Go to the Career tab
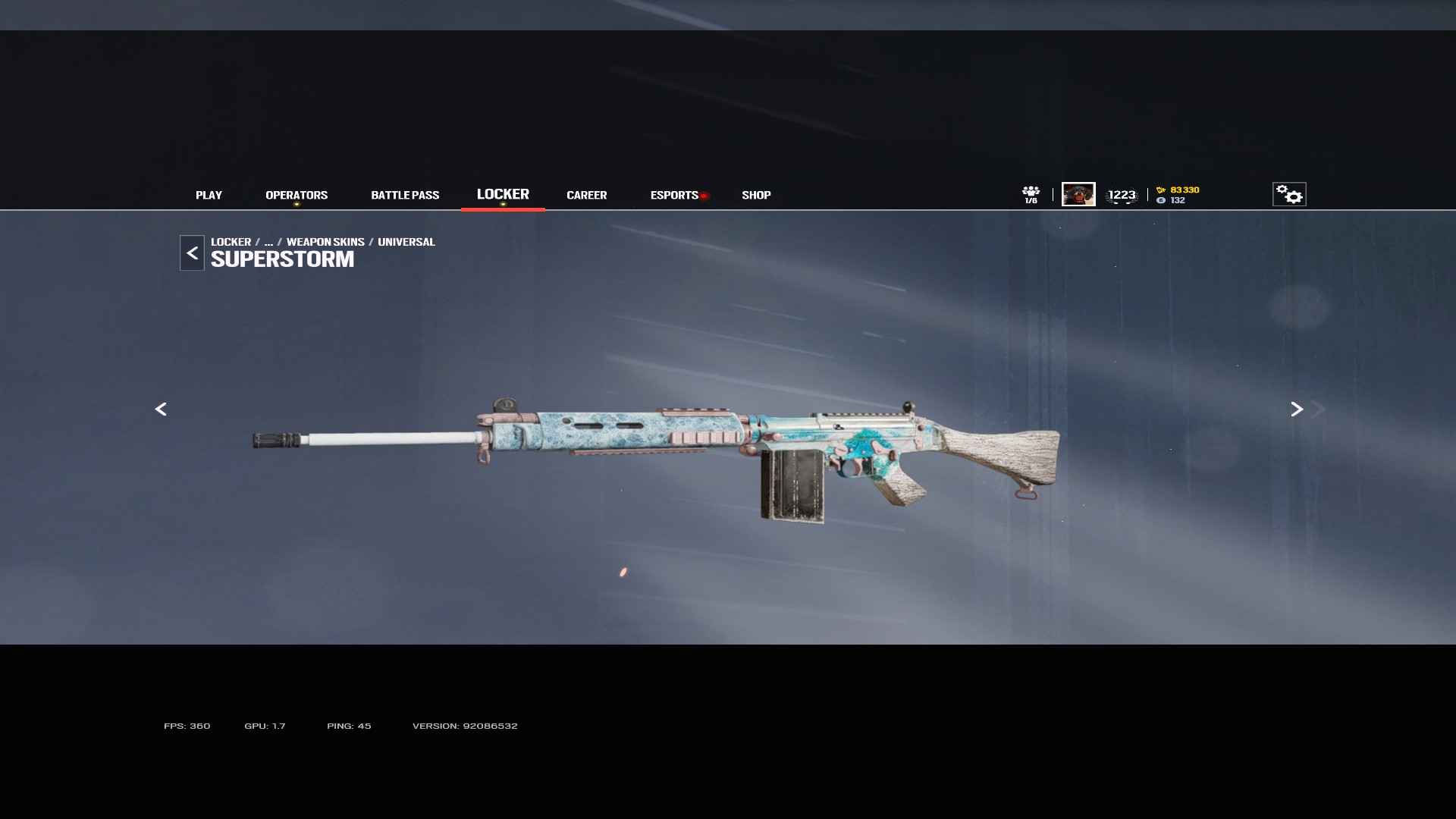 [x=586, y=195]
